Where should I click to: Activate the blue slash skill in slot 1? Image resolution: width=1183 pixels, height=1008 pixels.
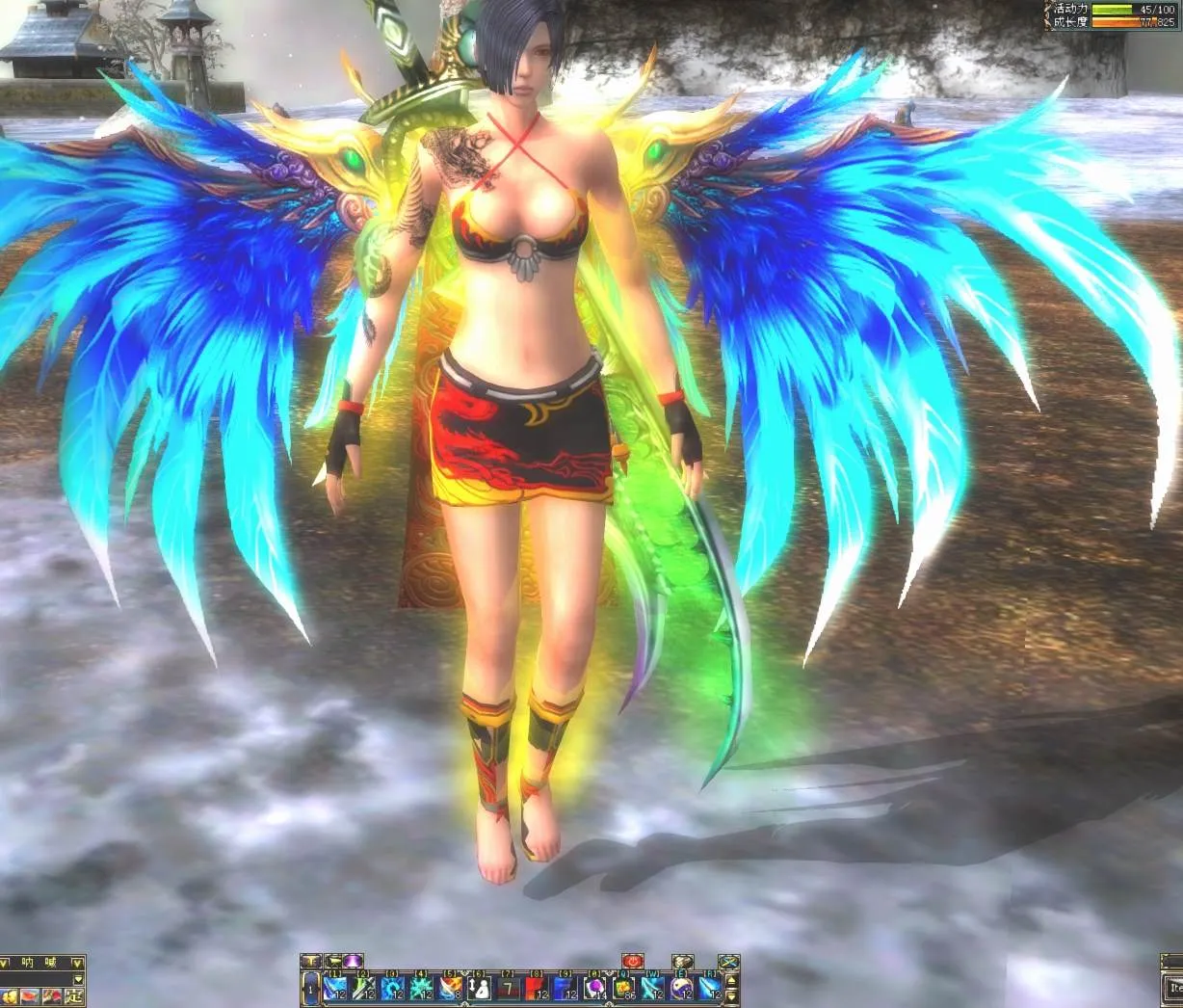[334, 989]
